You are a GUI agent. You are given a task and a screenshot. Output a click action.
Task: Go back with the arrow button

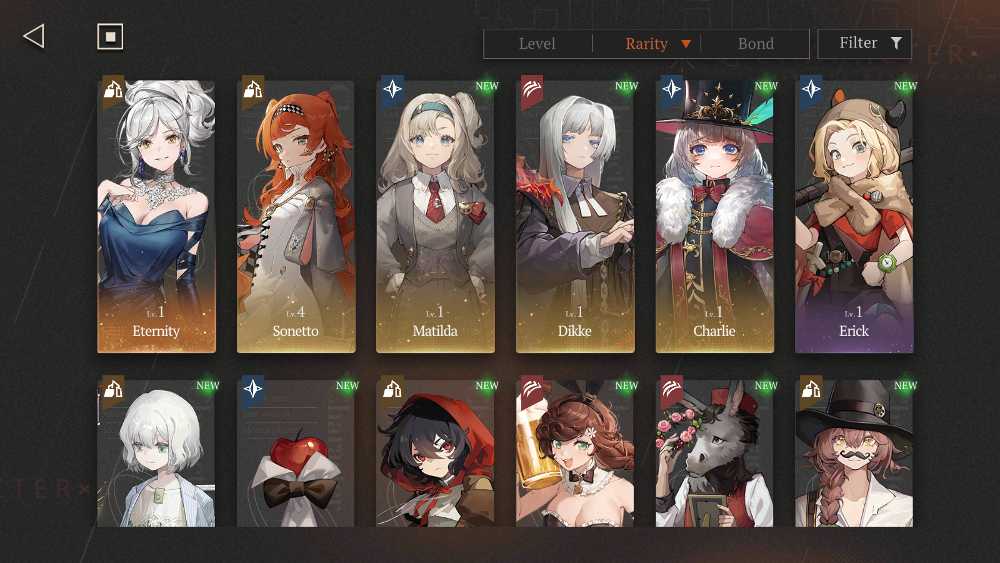tap(34, 37)
